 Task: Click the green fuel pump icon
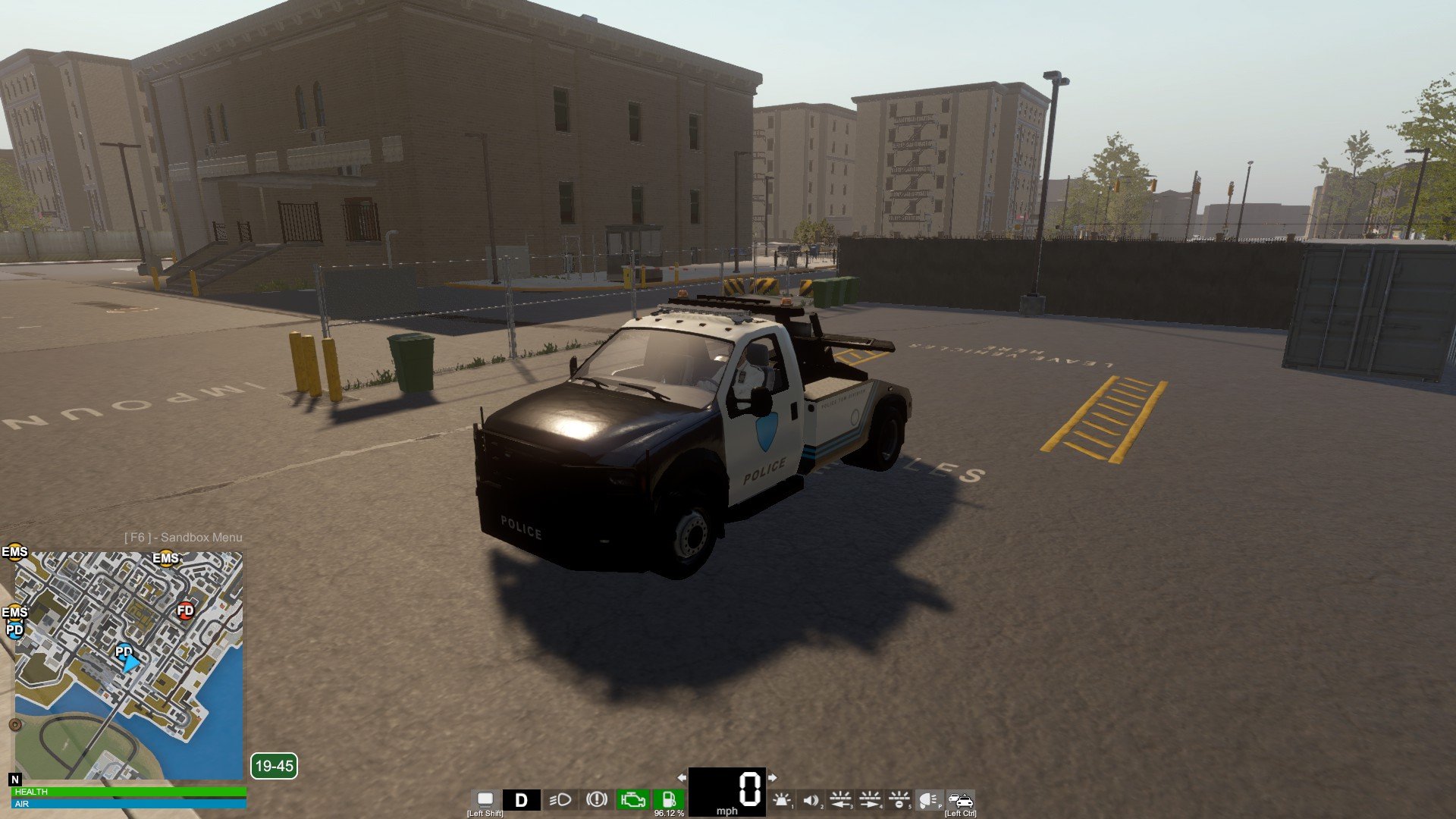click(669, 799)
